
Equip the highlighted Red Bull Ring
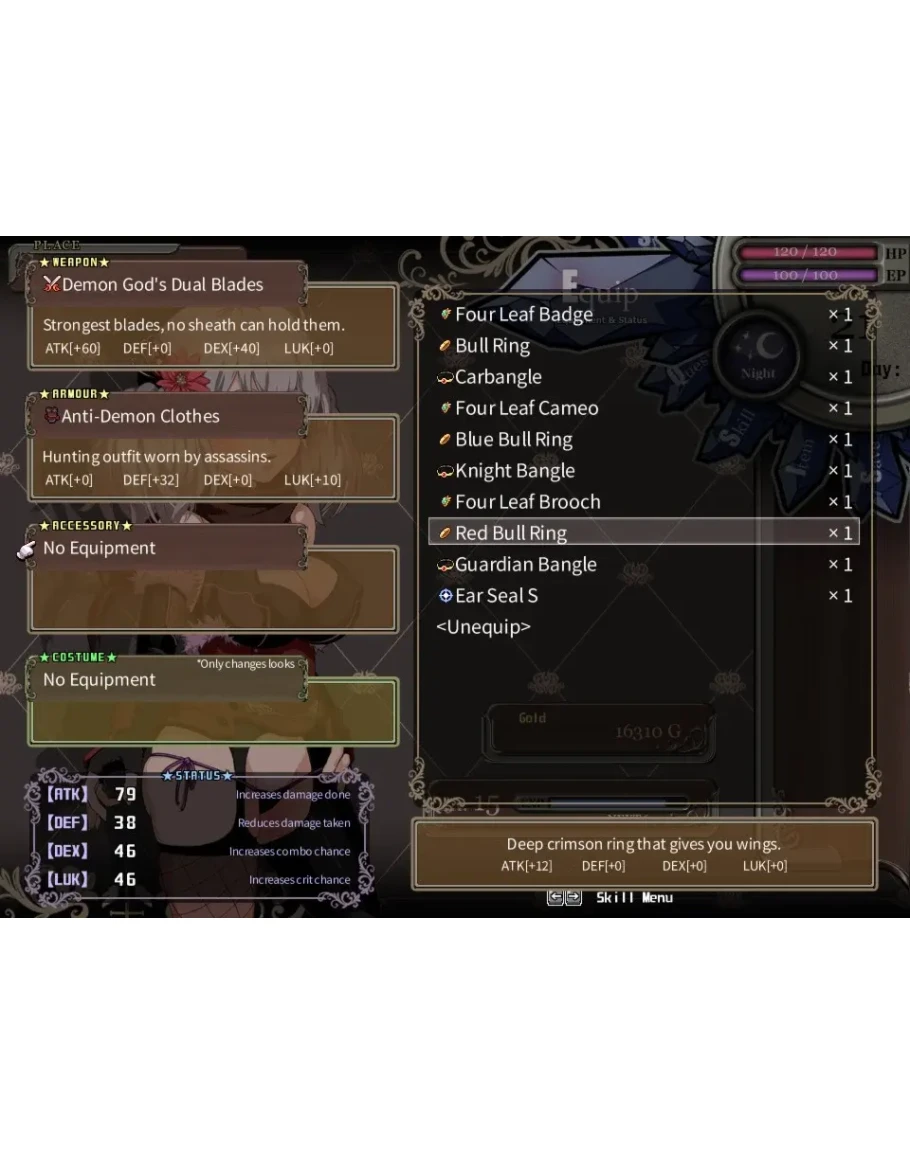click(x=511, y=533)
